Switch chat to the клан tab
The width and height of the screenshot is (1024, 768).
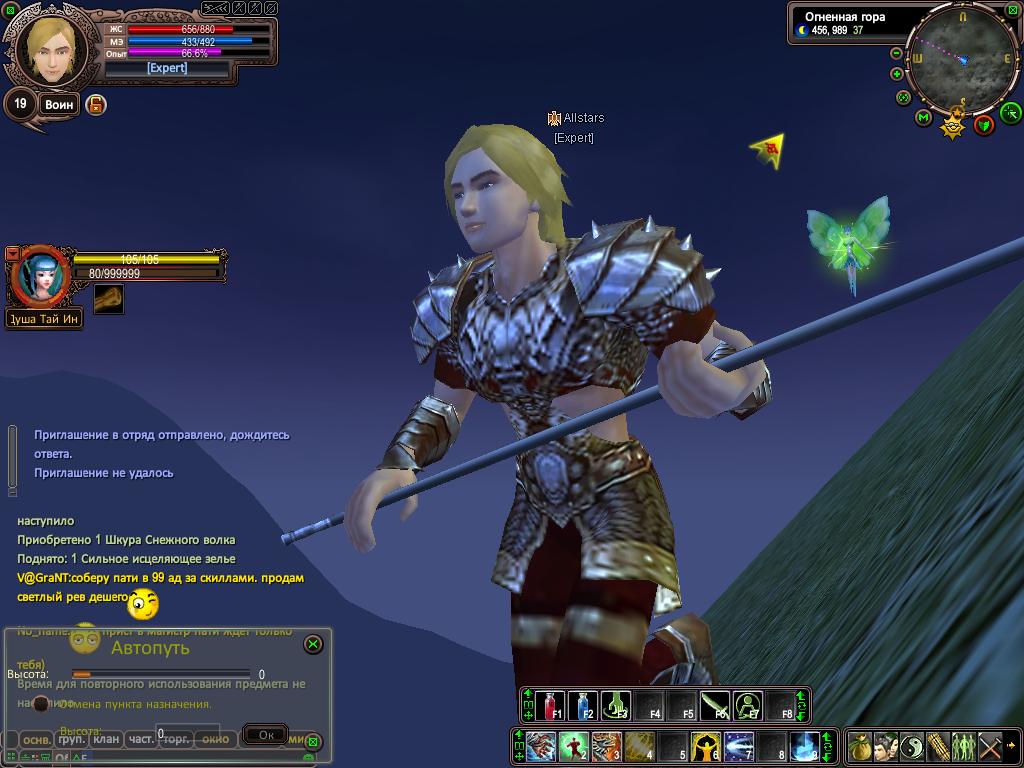(107, 740)
